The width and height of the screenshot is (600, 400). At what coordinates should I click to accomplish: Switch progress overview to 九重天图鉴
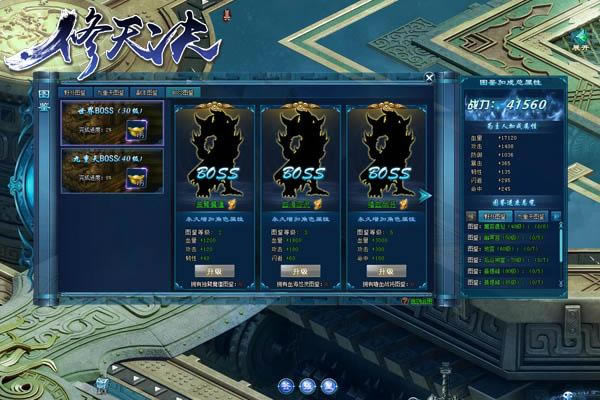[531, 215]
